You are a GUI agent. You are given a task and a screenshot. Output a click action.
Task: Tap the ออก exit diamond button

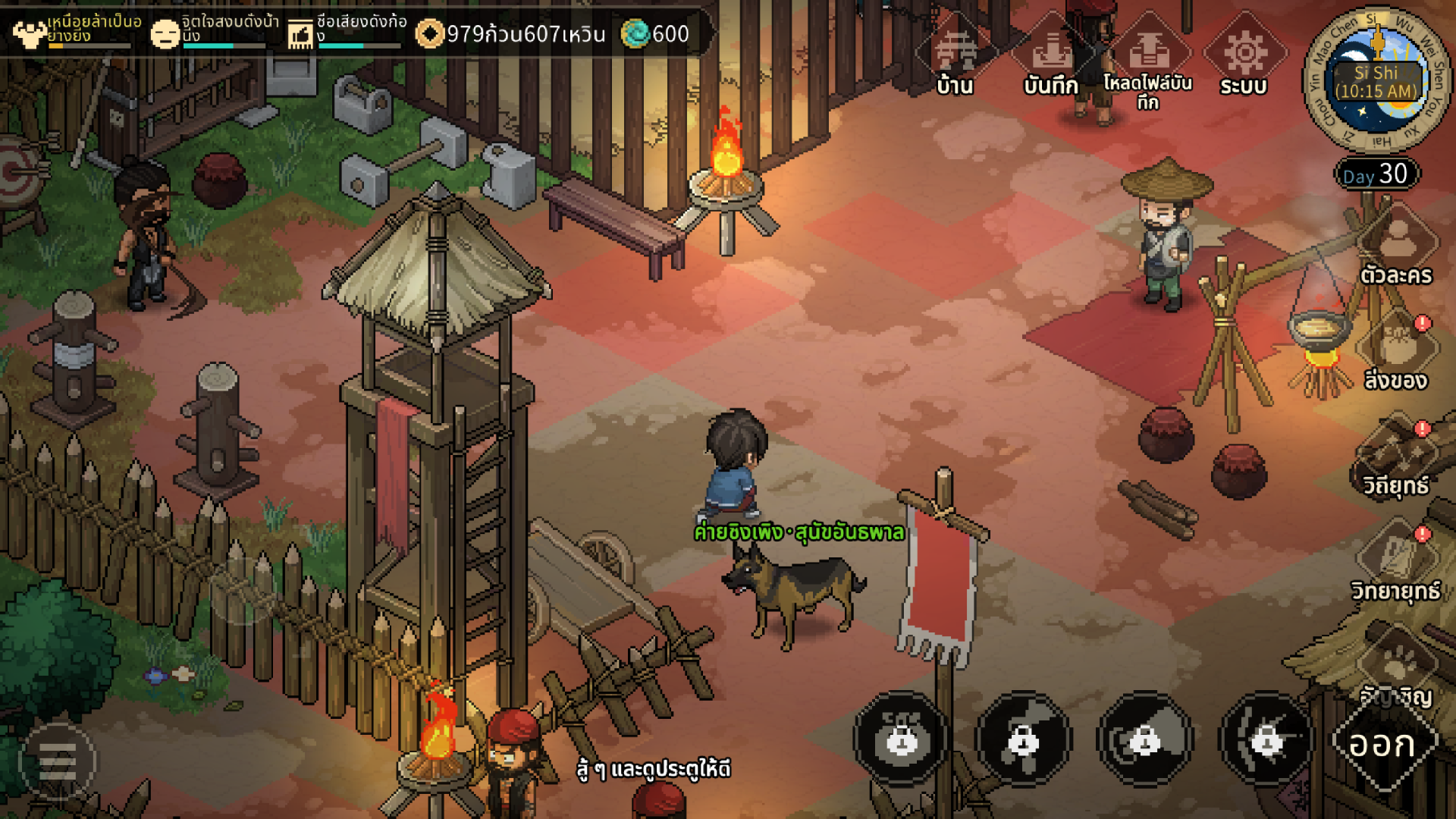coord(1383,745)
